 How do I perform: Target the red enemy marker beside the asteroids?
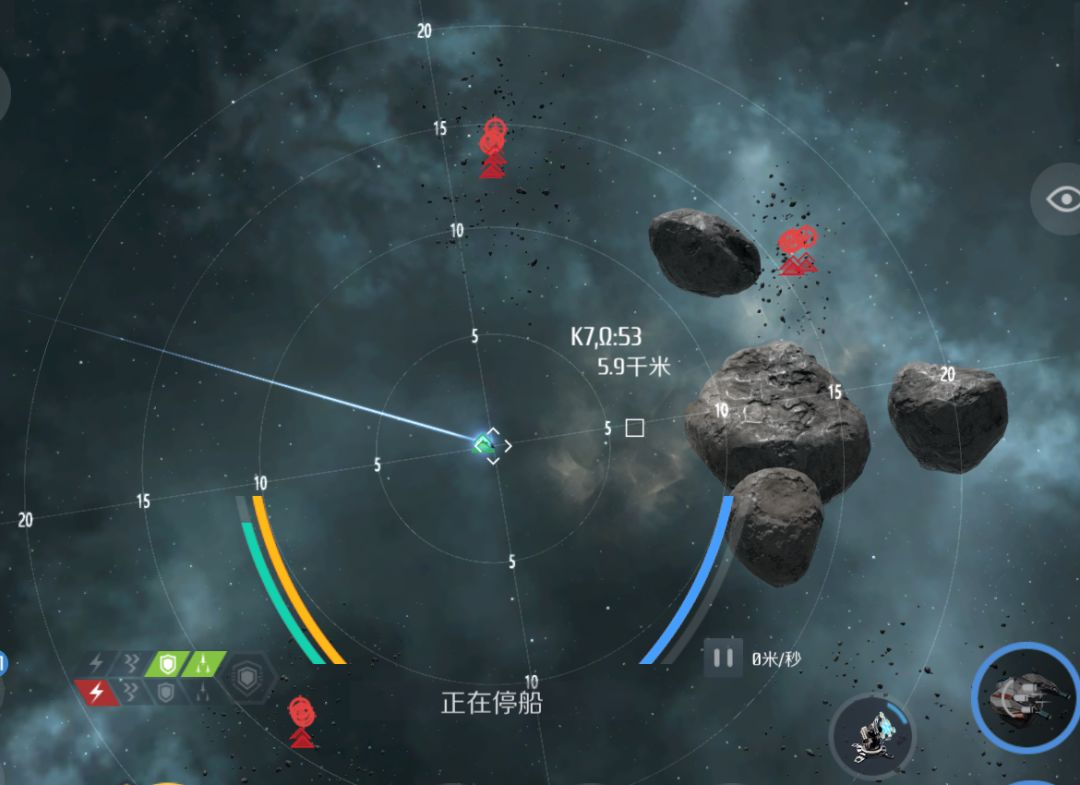pyautogui.click(x=796, y=249)
